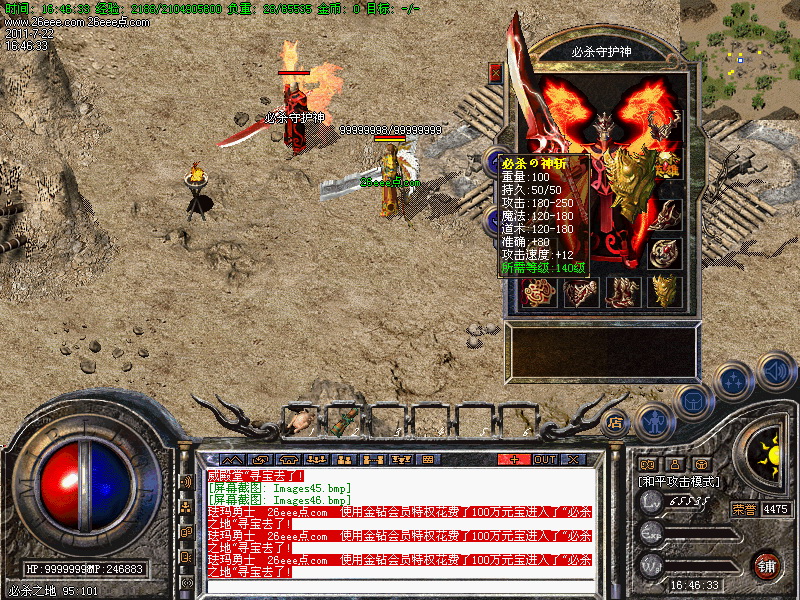Viewport: 800px width, 600px height.
Task: Close the chat window with X button
Action: (574, 459)
